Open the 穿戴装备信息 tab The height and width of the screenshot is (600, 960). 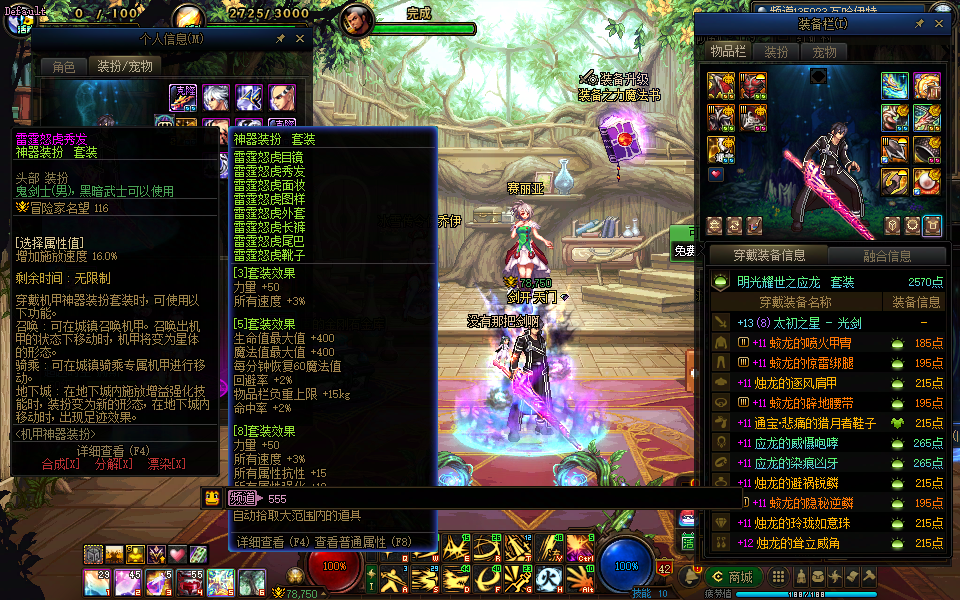point(770,256)
